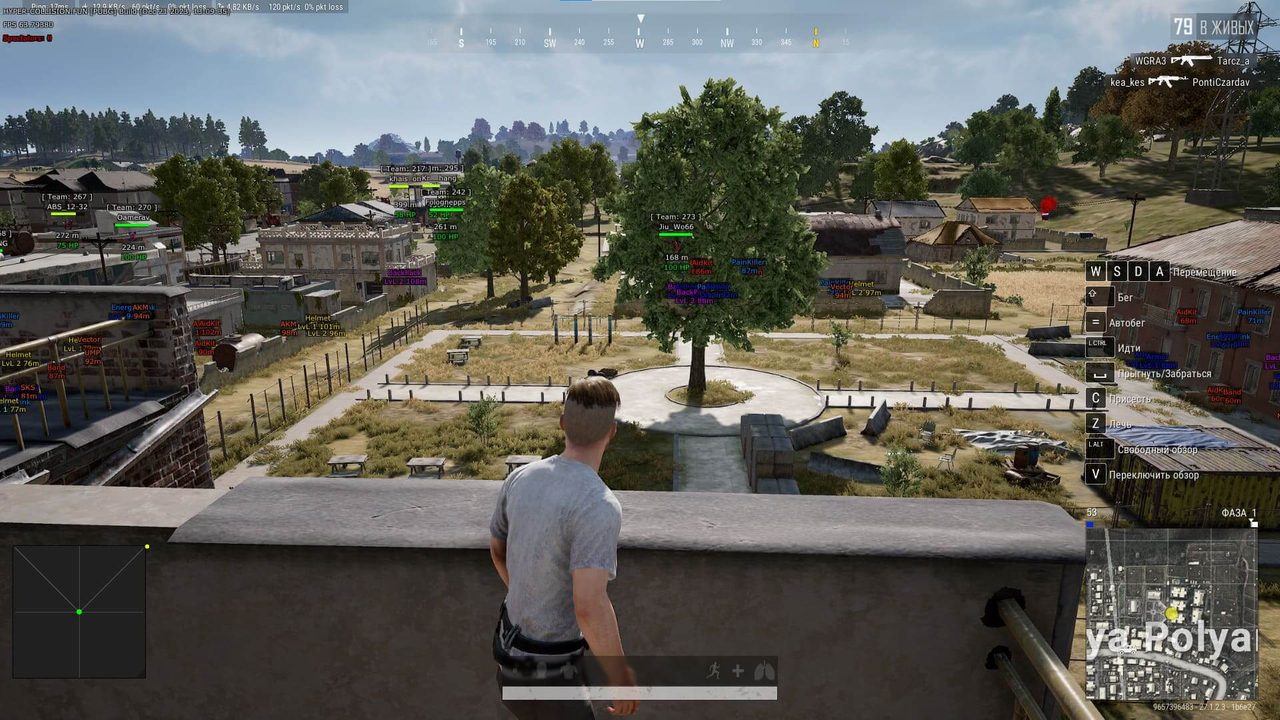Click the plus boost icon above the health bar
Image resolution: width=1280 pixels, height=720 pixels.
(x=737, y=671)
